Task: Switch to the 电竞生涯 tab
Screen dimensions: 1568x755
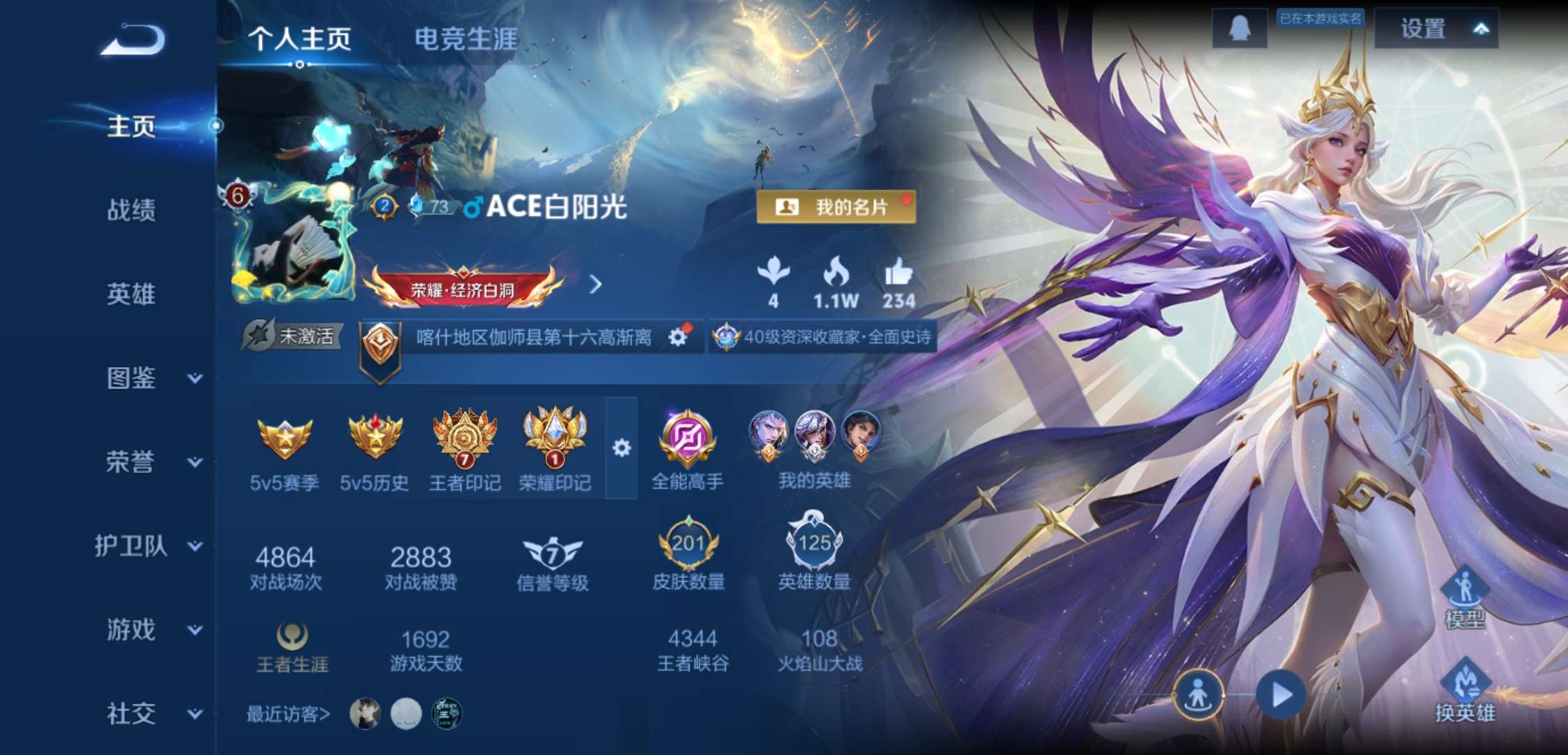Action: (466, 41)
